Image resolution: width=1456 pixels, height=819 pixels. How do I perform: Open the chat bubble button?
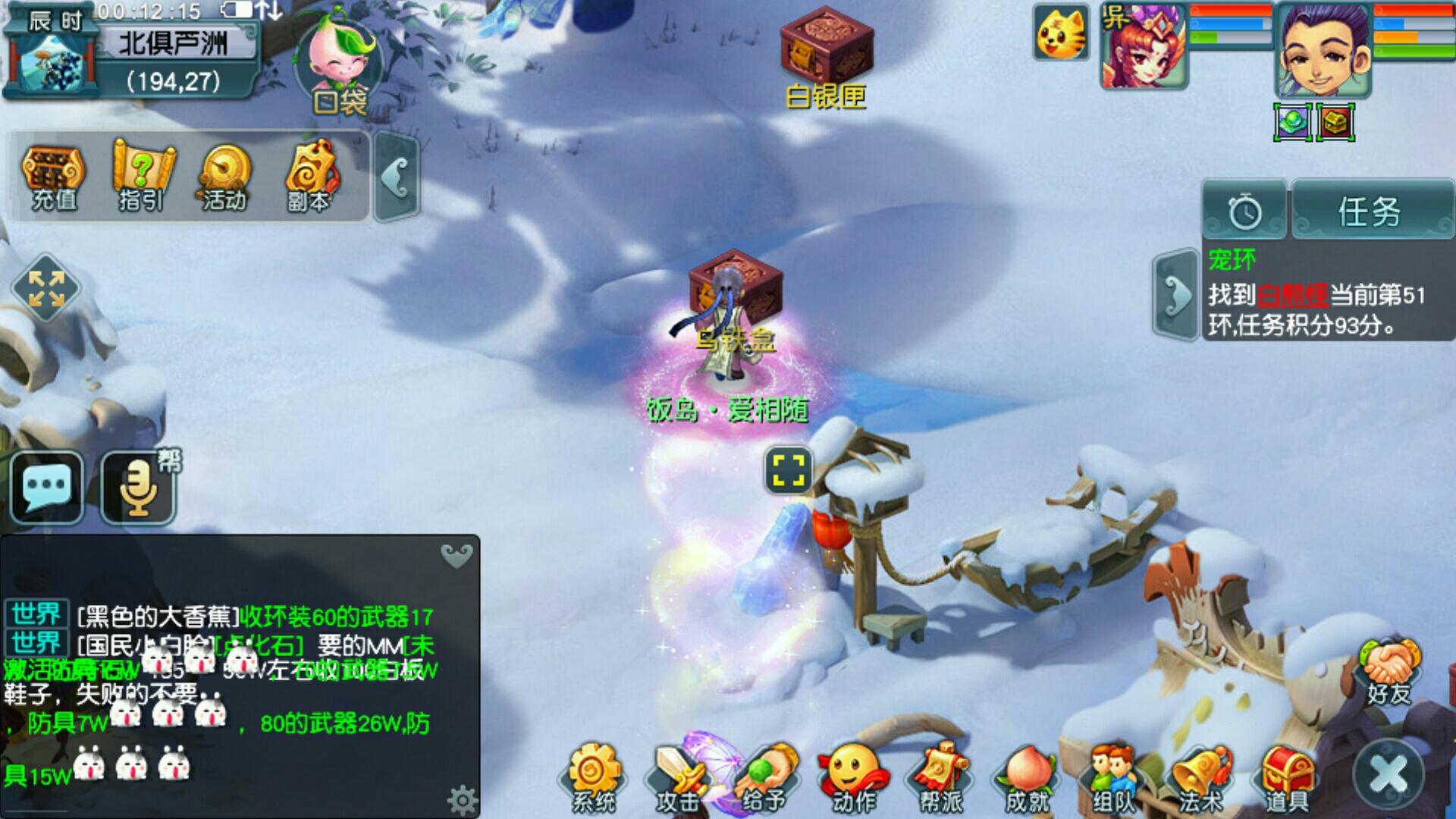(x=47, y=487)
